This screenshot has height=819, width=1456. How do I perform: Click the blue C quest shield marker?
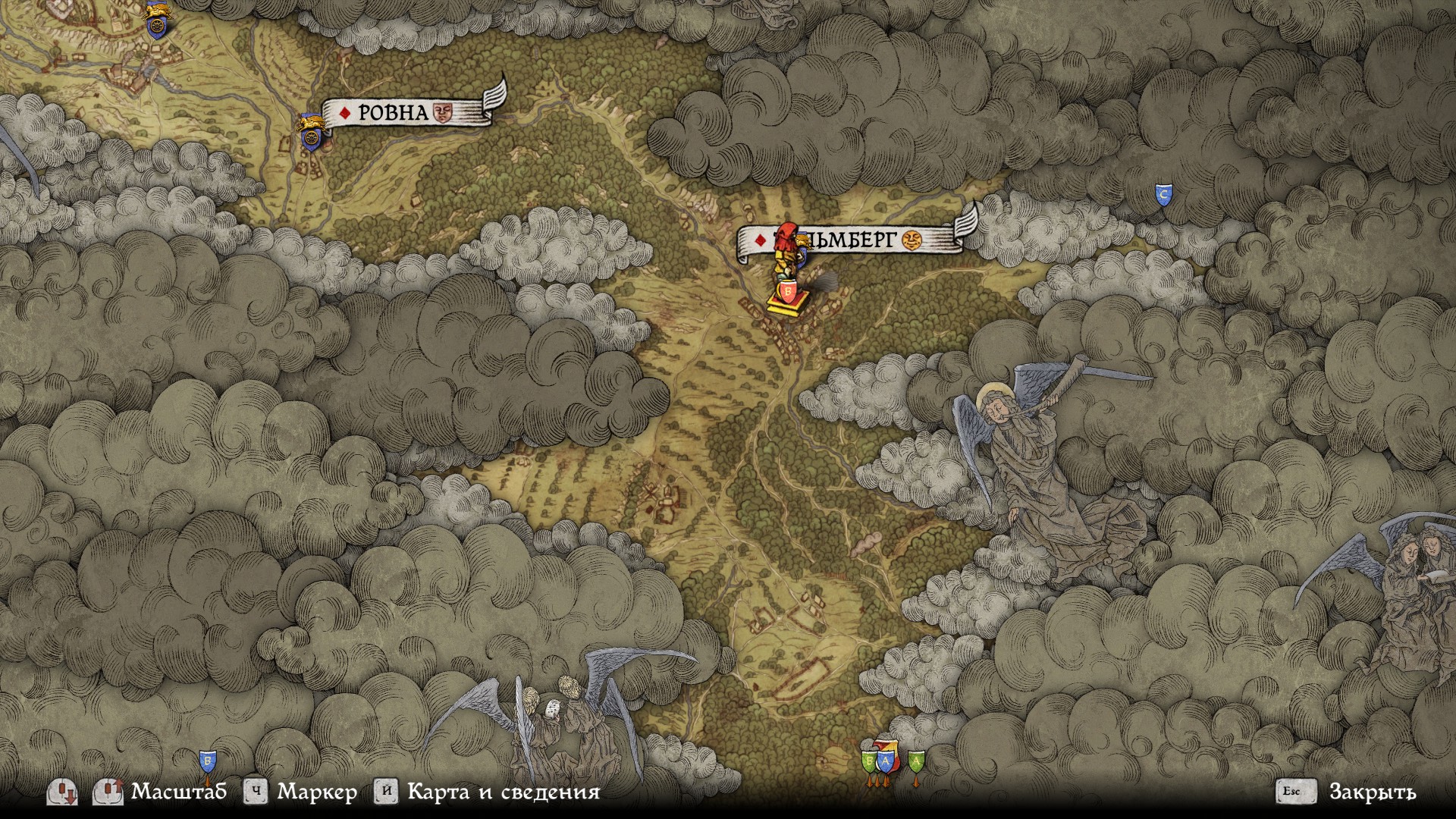click(1163, 194)
